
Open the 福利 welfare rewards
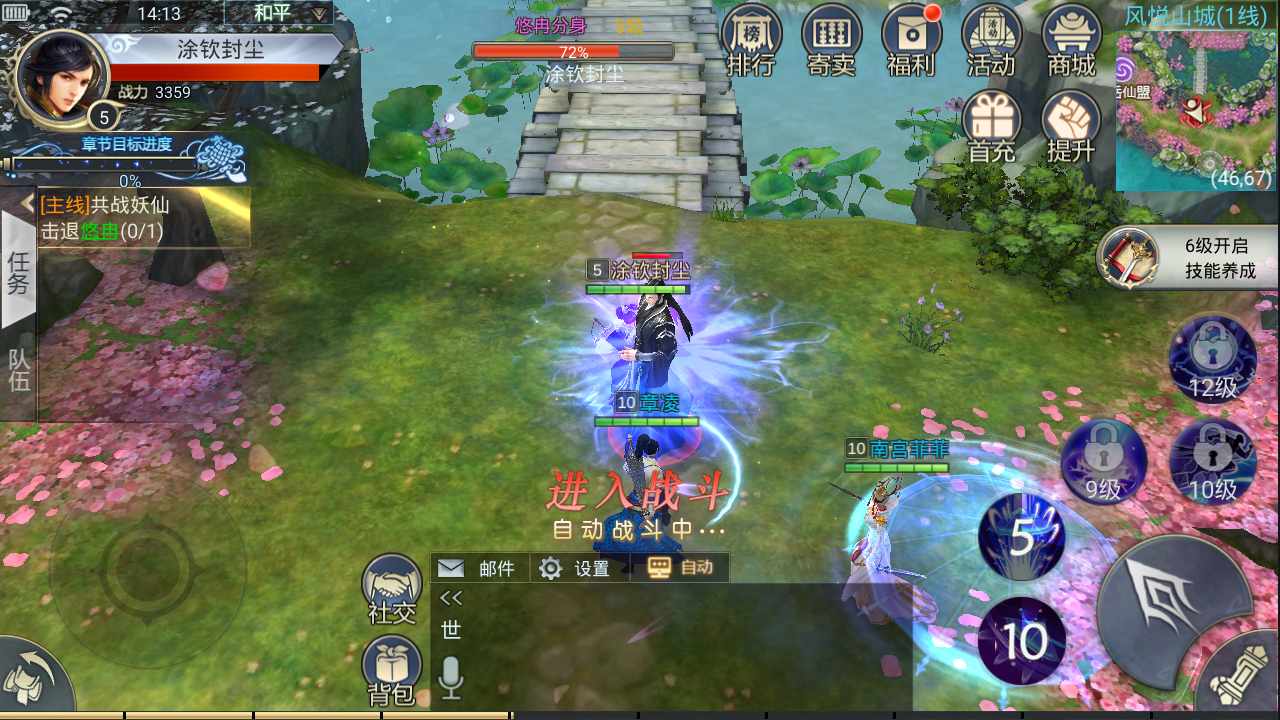pyautogui.click(x=911, y=40)
